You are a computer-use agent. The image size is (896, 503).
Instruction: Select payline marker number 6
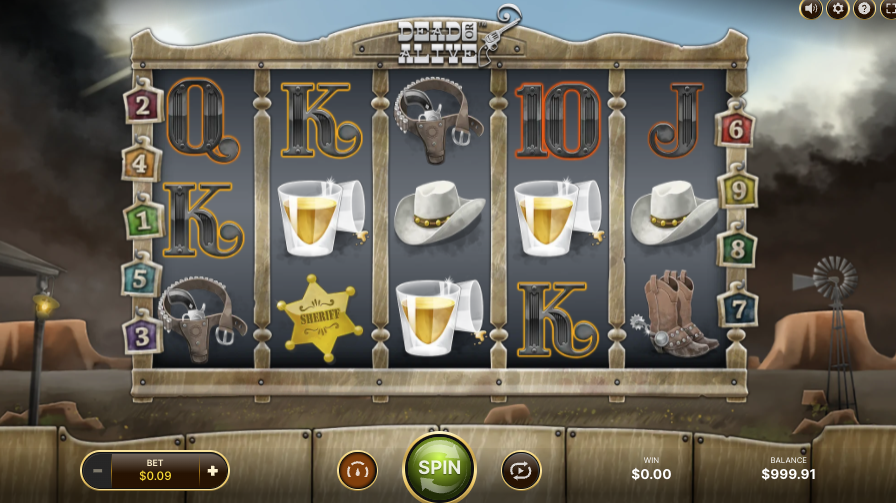pos(736,128)
